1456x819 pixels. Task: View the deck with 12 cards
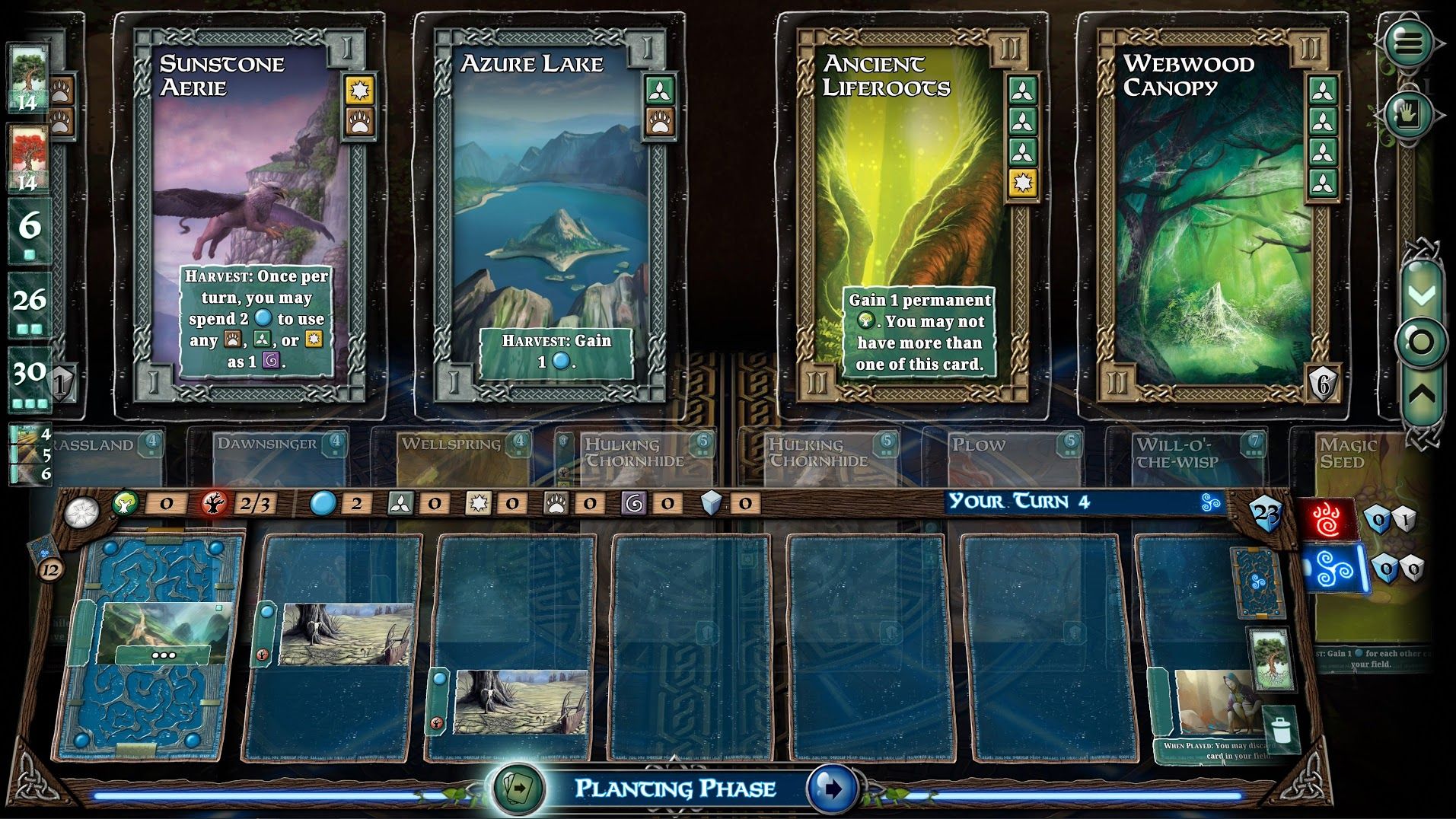coord(46,556)
